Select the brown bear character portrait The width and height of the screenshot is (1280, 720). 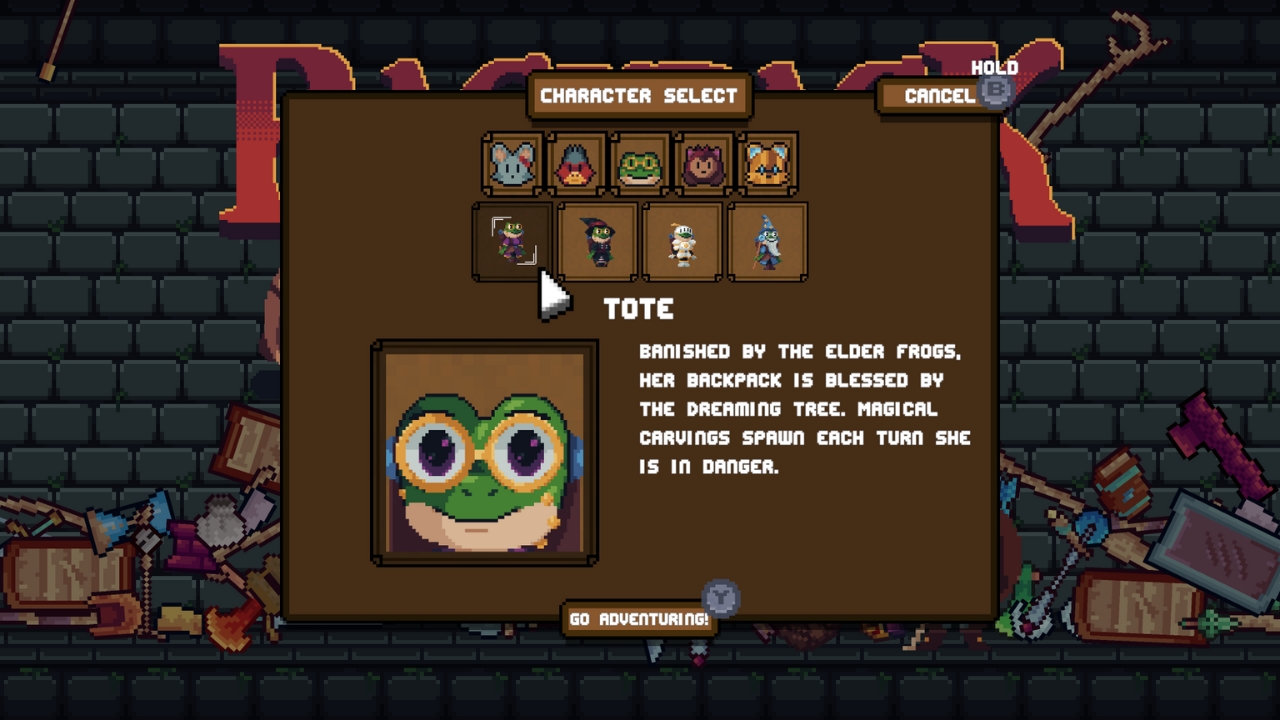[703, 164]
